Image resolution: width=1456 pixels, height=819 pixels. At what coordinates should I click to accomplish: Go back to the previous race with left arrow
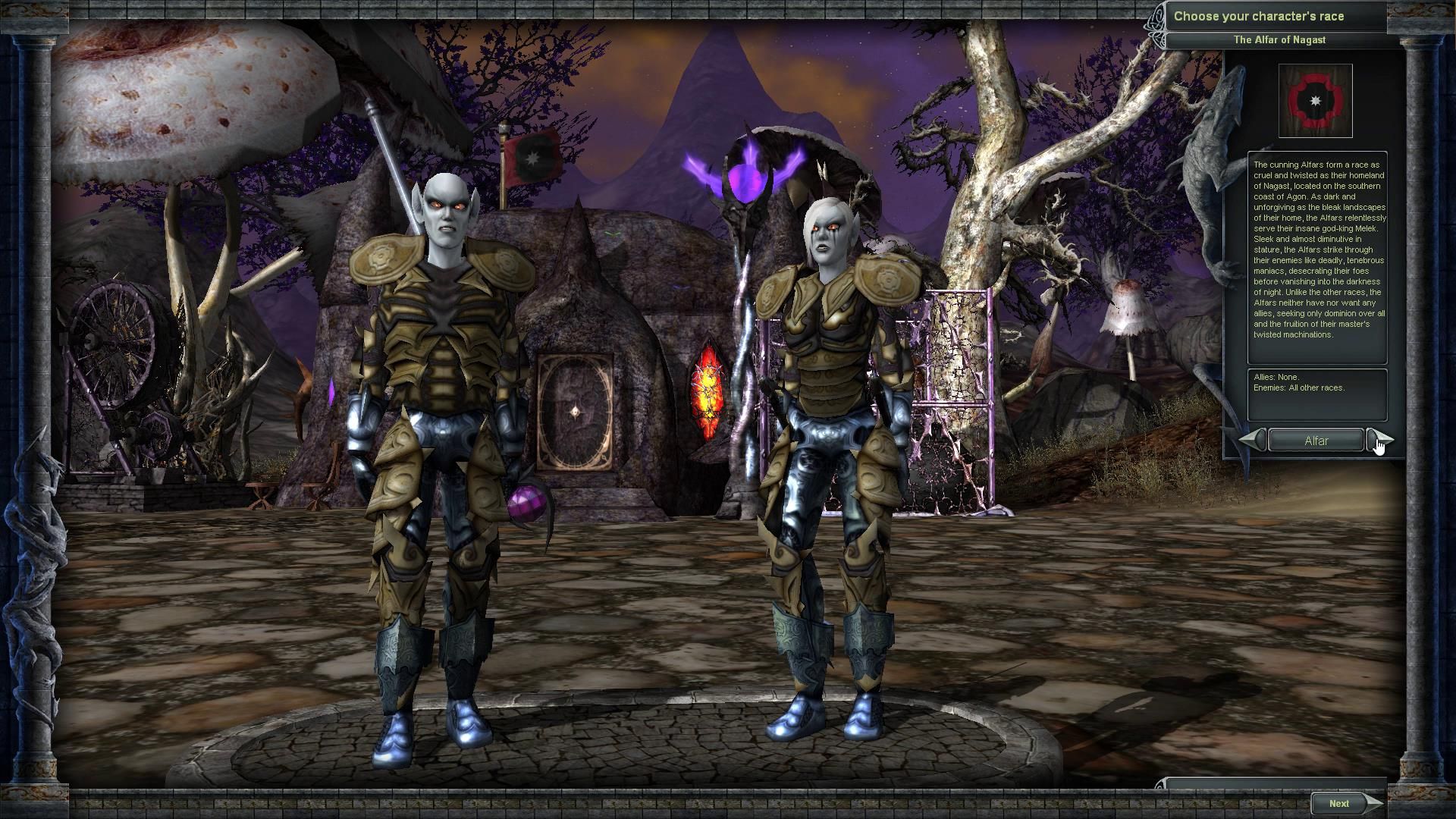tap(1250, 440)
